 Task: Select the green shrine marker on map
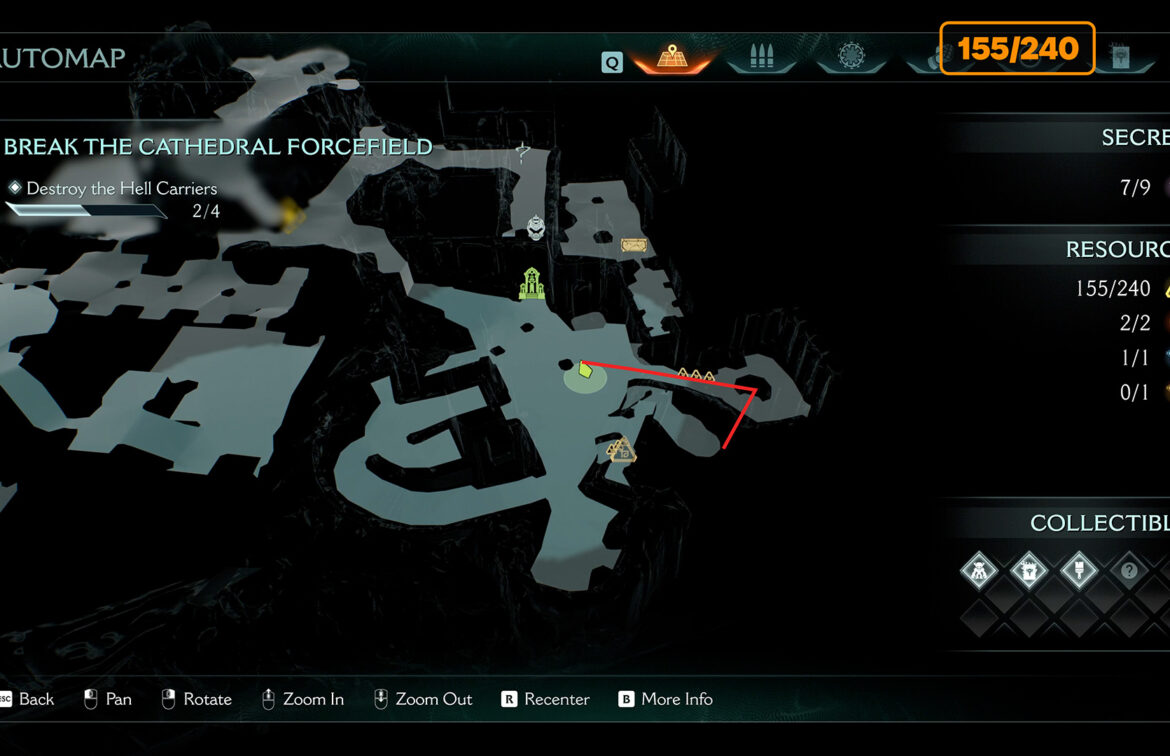532,284
